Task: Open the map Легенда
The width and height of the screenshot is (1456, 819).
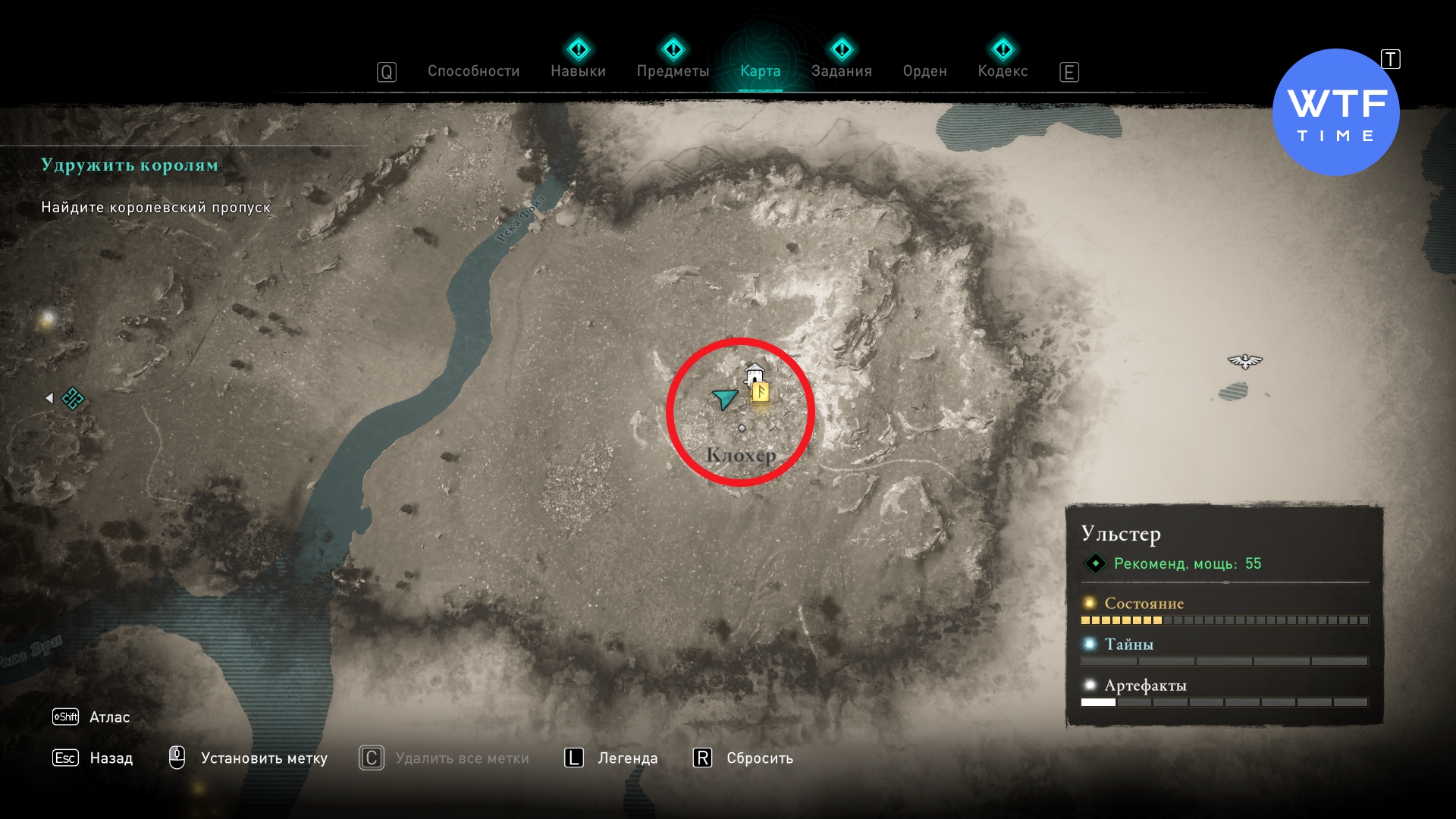Action: point(627,758)
